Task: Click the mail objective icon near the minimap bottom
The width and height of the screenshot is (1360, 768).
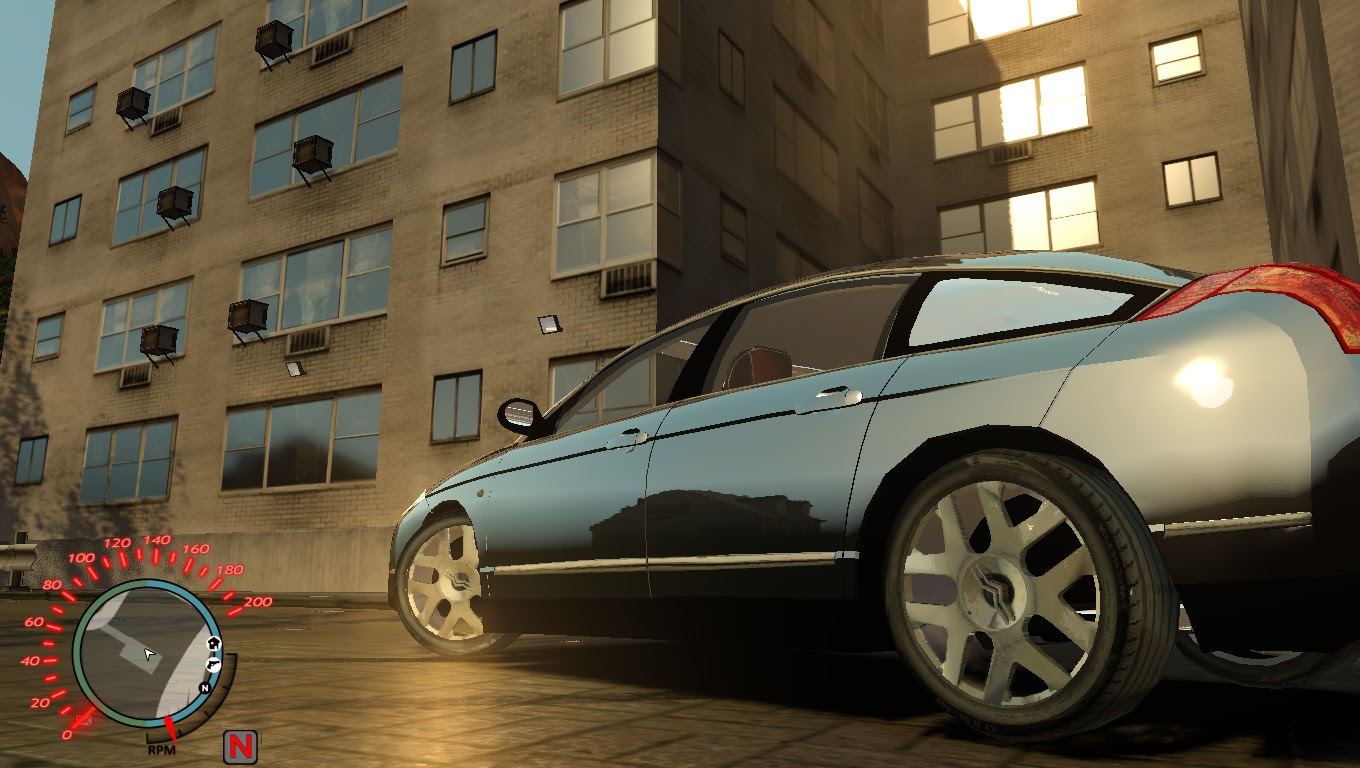Action: click(84, 718)
